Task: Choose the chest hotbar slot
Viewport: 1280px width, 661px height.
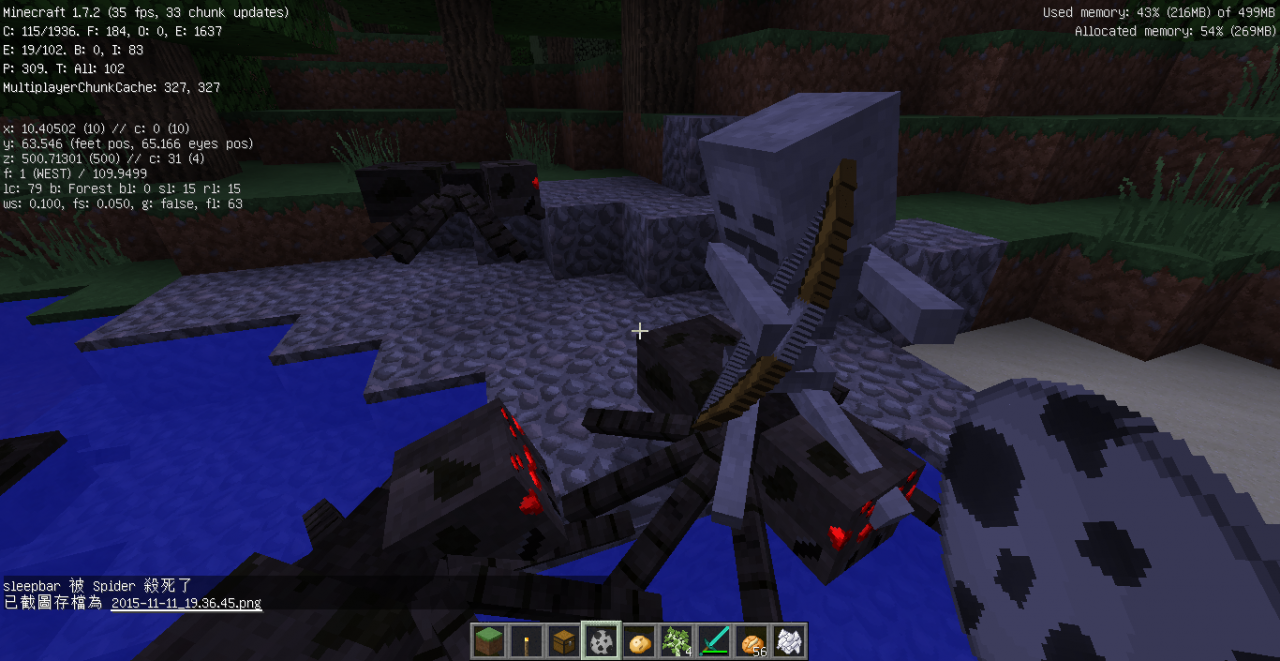Action: point(563,641)
